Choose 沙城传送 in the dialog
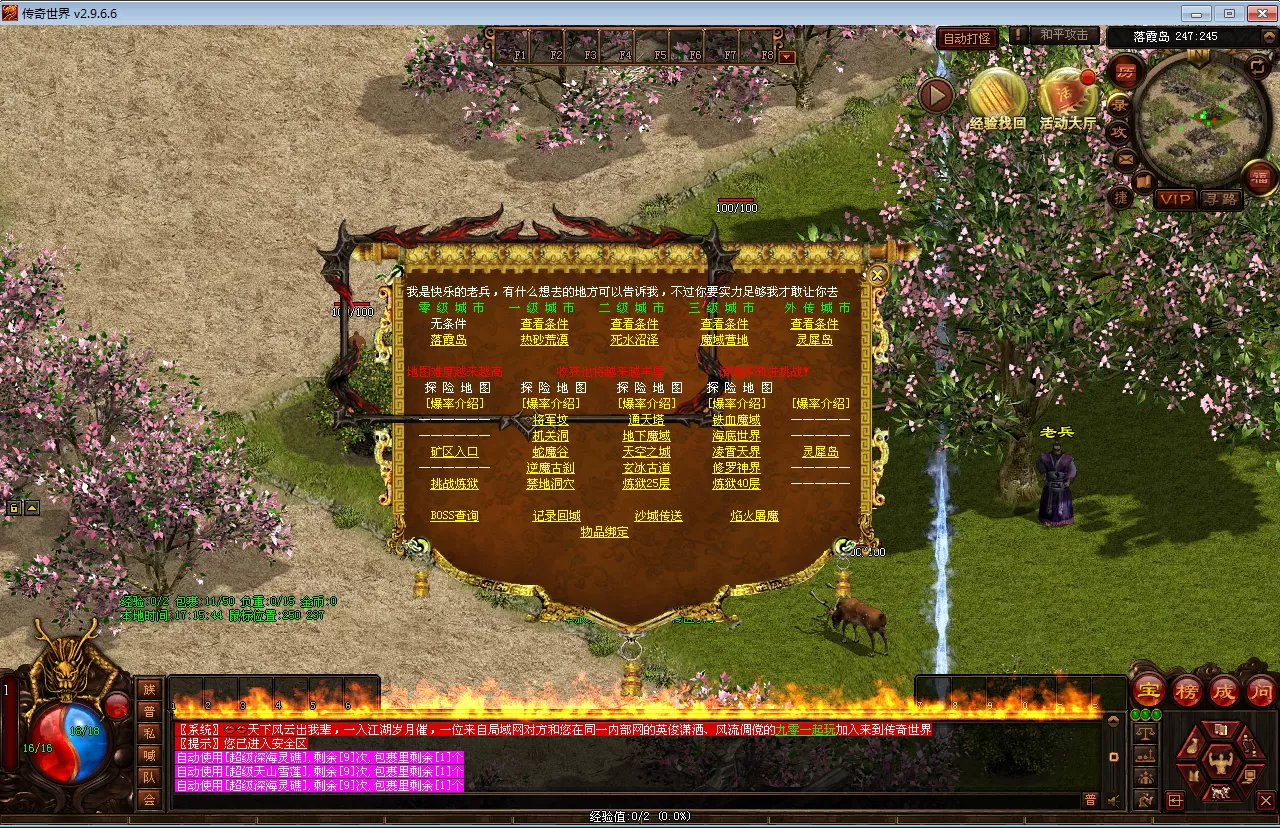 pyautogui.click(x=658, y=516)
